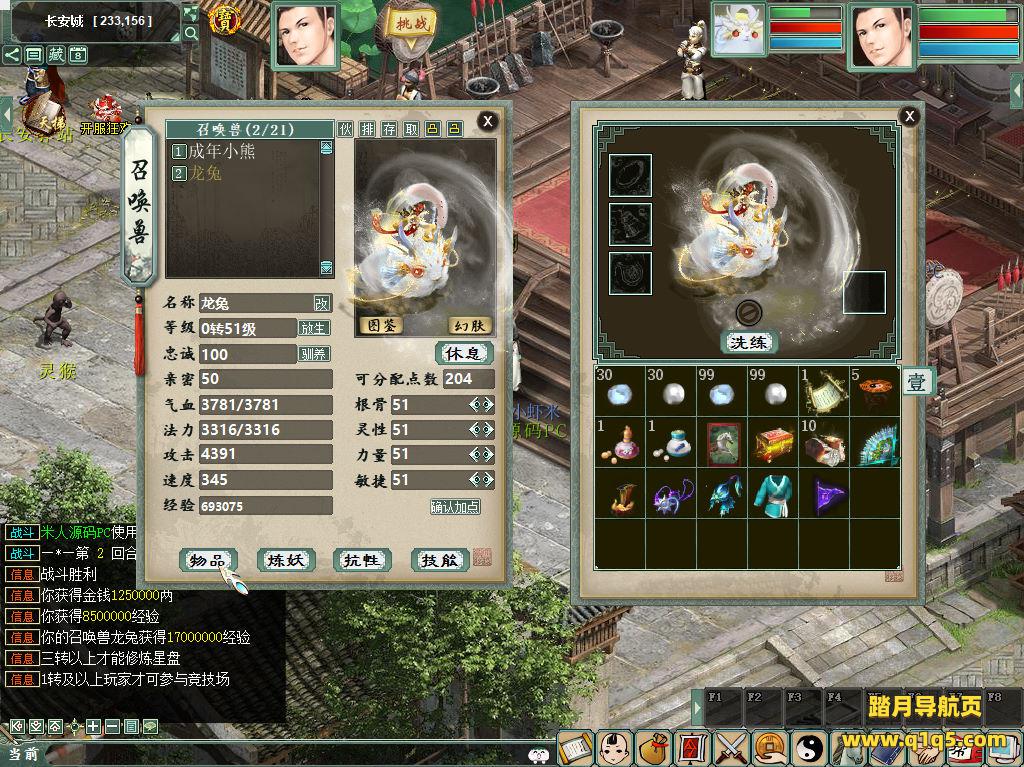
Task: Close the pet inventory panel
Action: click(909, 116)
